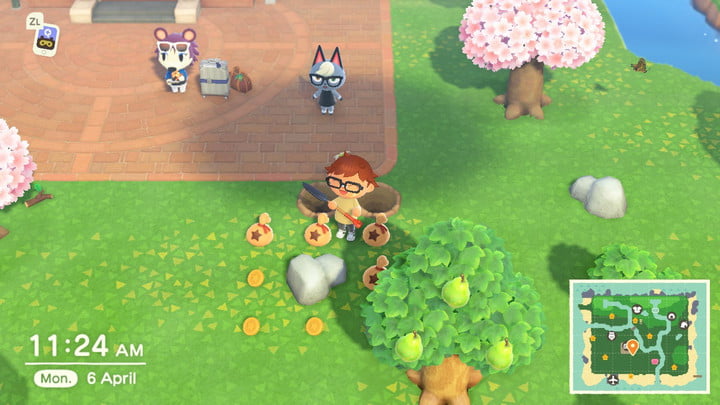
Task: Open the NookPhone icon
Action: tap(44, 41)
